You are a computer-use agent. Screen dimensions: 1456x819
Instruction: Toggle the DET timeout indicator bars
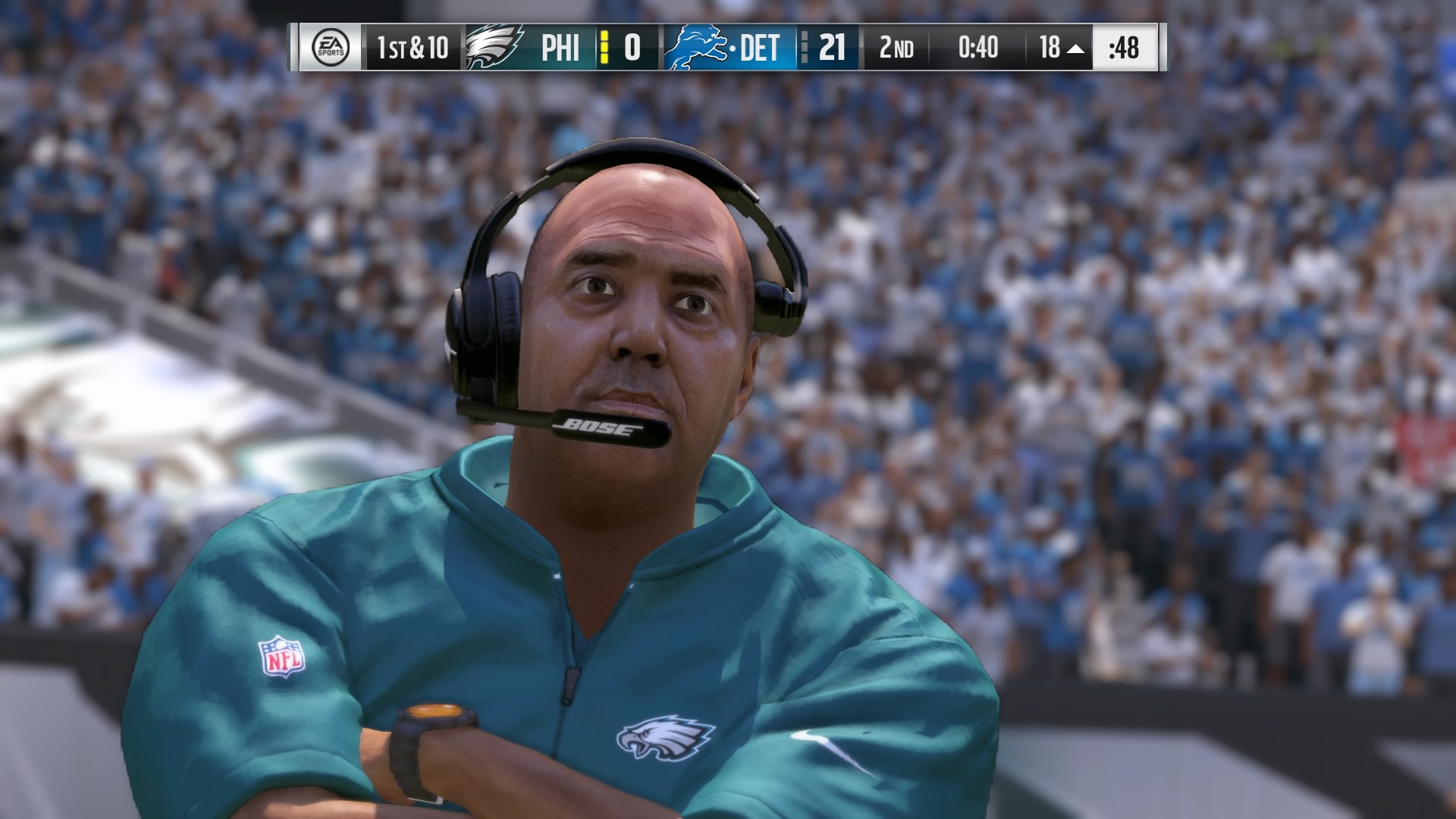pos(804,47)
